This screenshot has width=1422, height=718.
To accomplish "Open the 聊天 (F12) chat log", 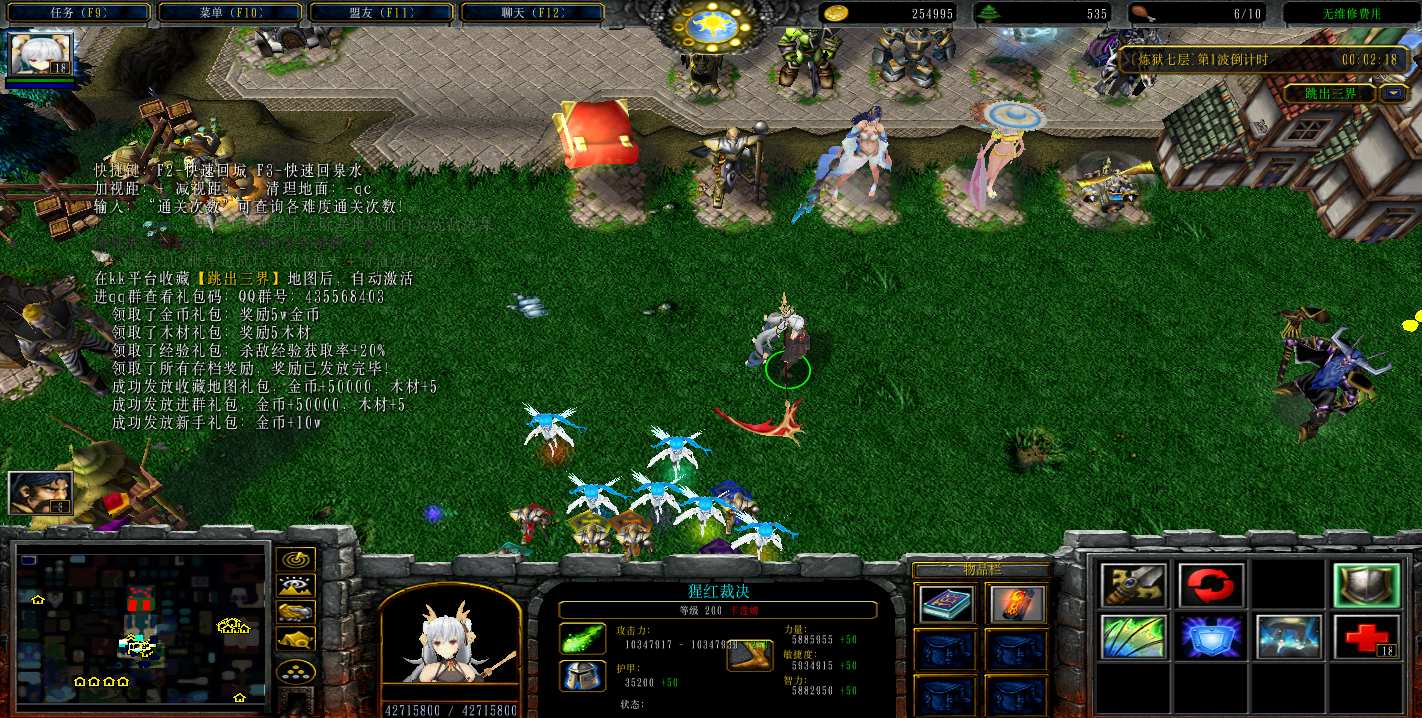I will click(531, 13).
